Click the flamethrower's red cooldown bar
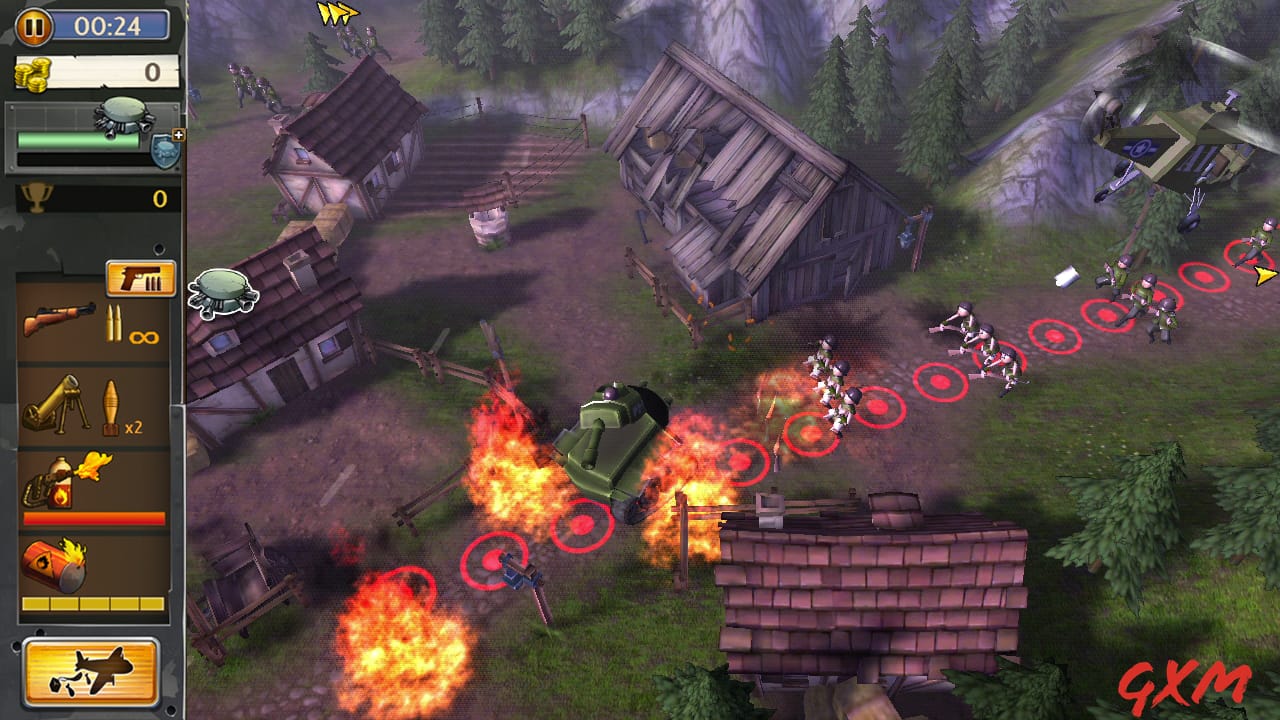Viewport: 1280px width, 720px height. (95, 516)
